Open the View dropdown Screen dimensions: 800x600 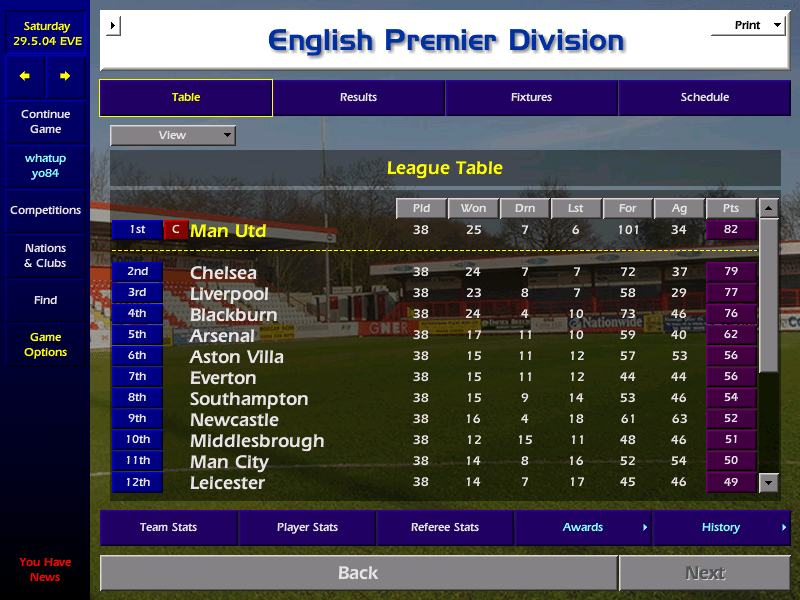[x=173, y=135]
